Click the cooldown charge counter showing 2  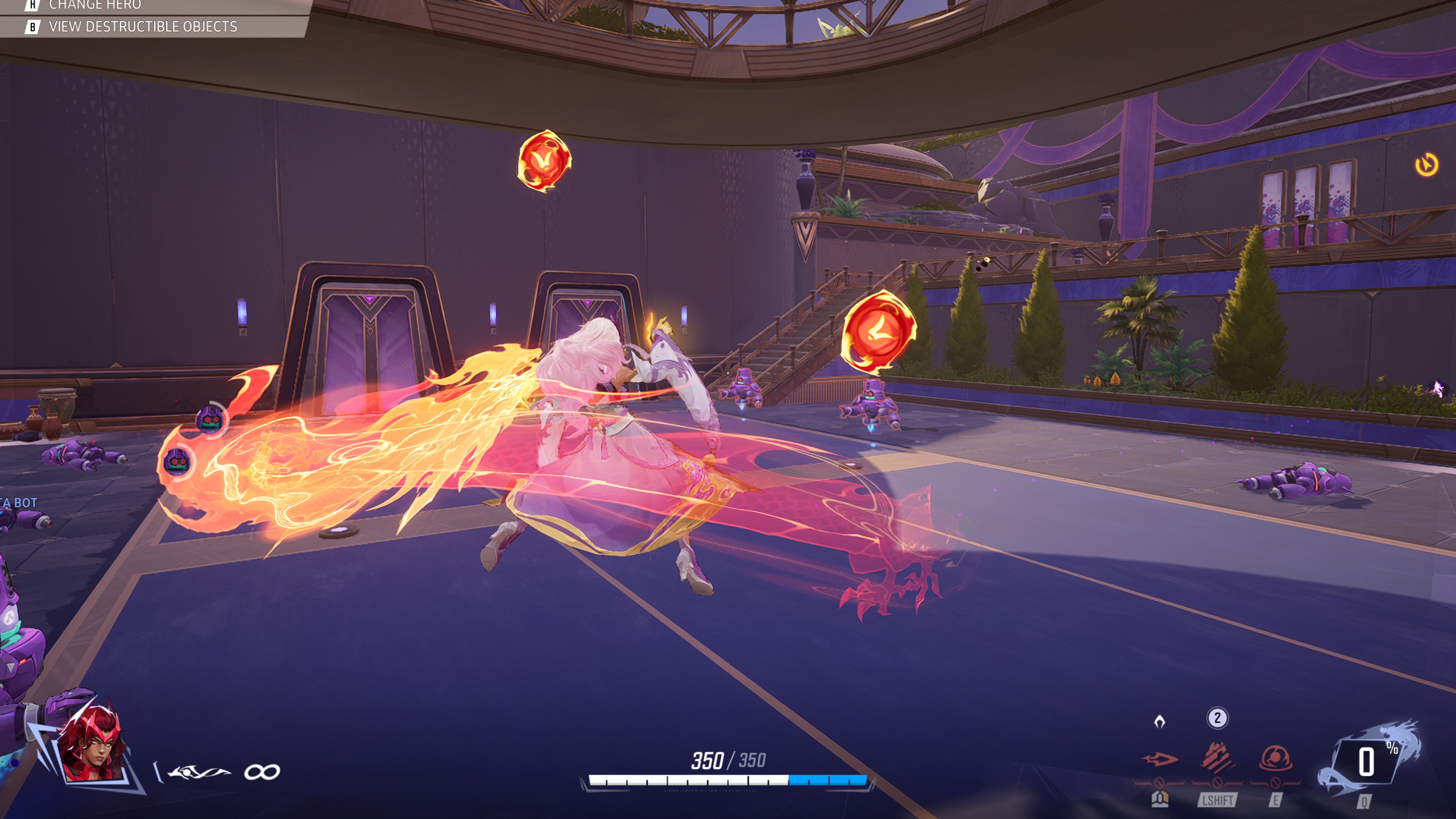tap(1217, 718)
